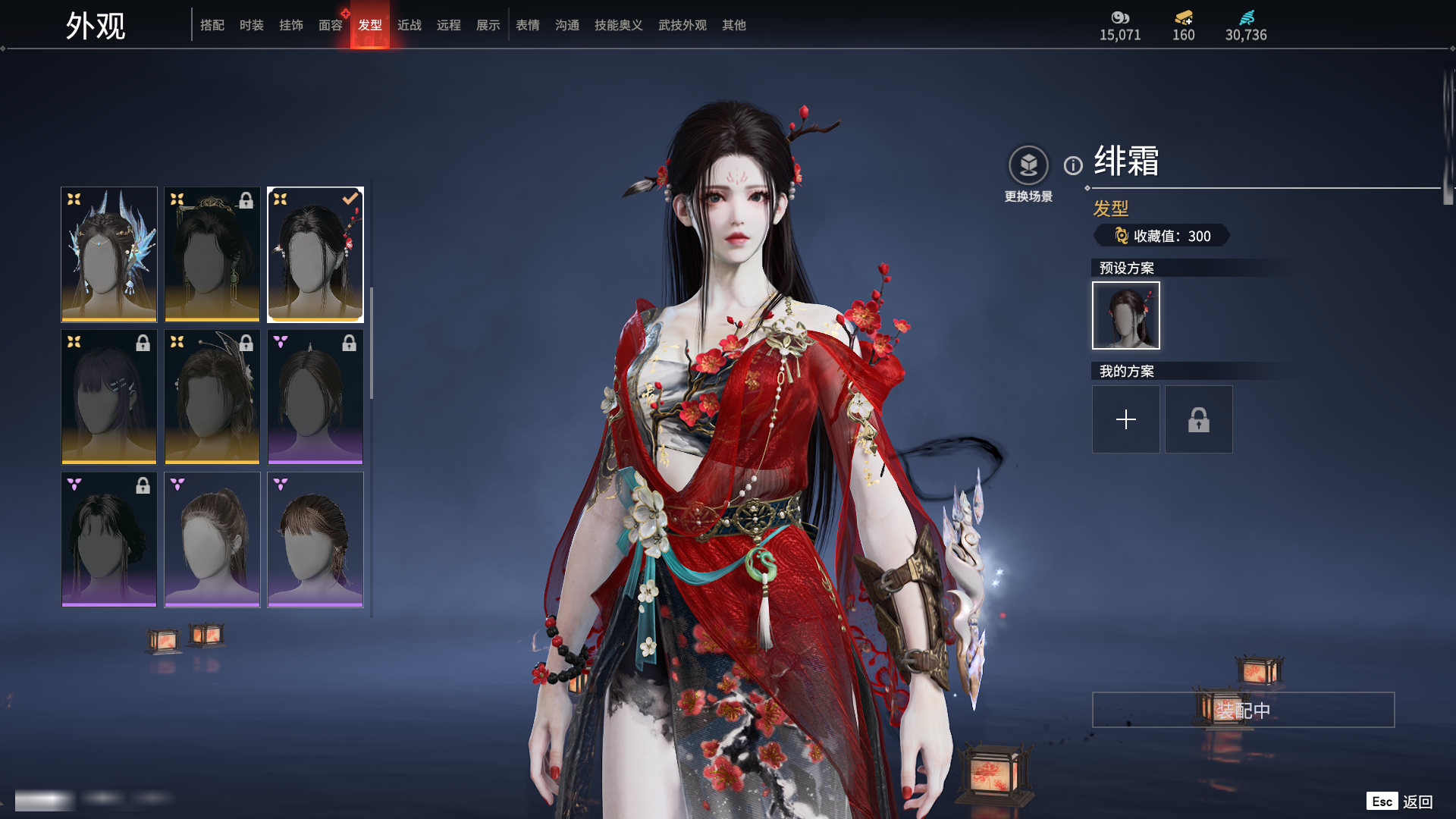Show the 表情 tab

point(528,25)
